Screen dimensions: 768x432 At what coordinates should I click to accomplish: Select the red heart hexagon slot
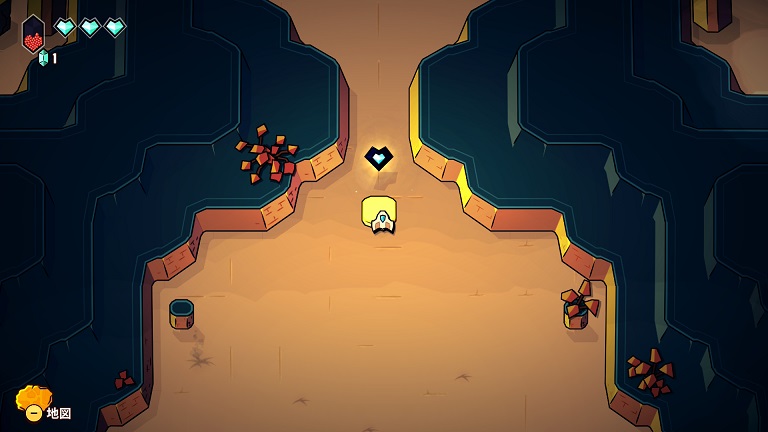coord(34,35)
